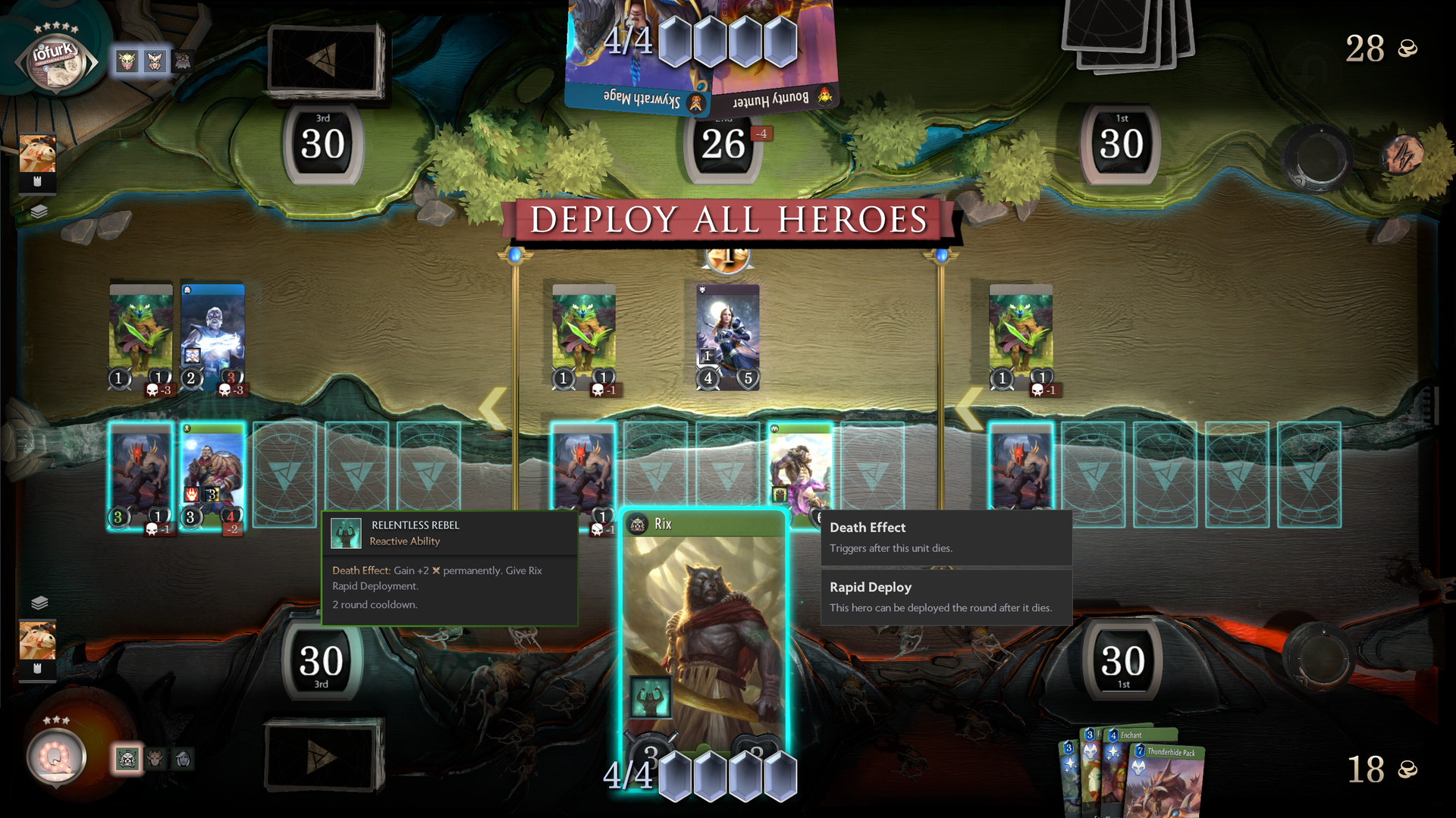The height and width of the screenshot is (818, 1456).
Task: Click the card slot icon under the donkey mount card
Action: [x=38, y=669]
